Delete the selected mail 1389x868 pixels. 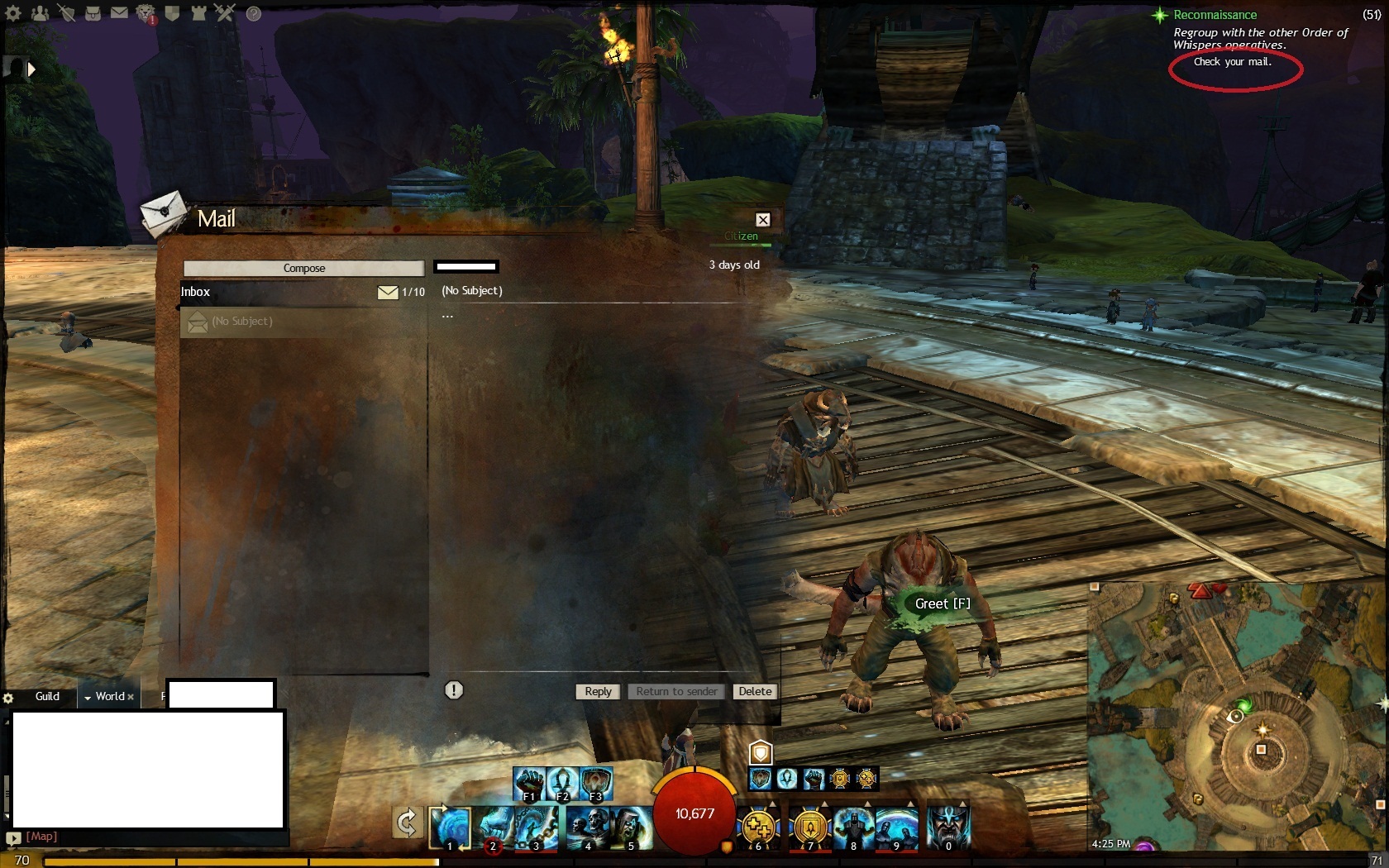coord(754,691)
